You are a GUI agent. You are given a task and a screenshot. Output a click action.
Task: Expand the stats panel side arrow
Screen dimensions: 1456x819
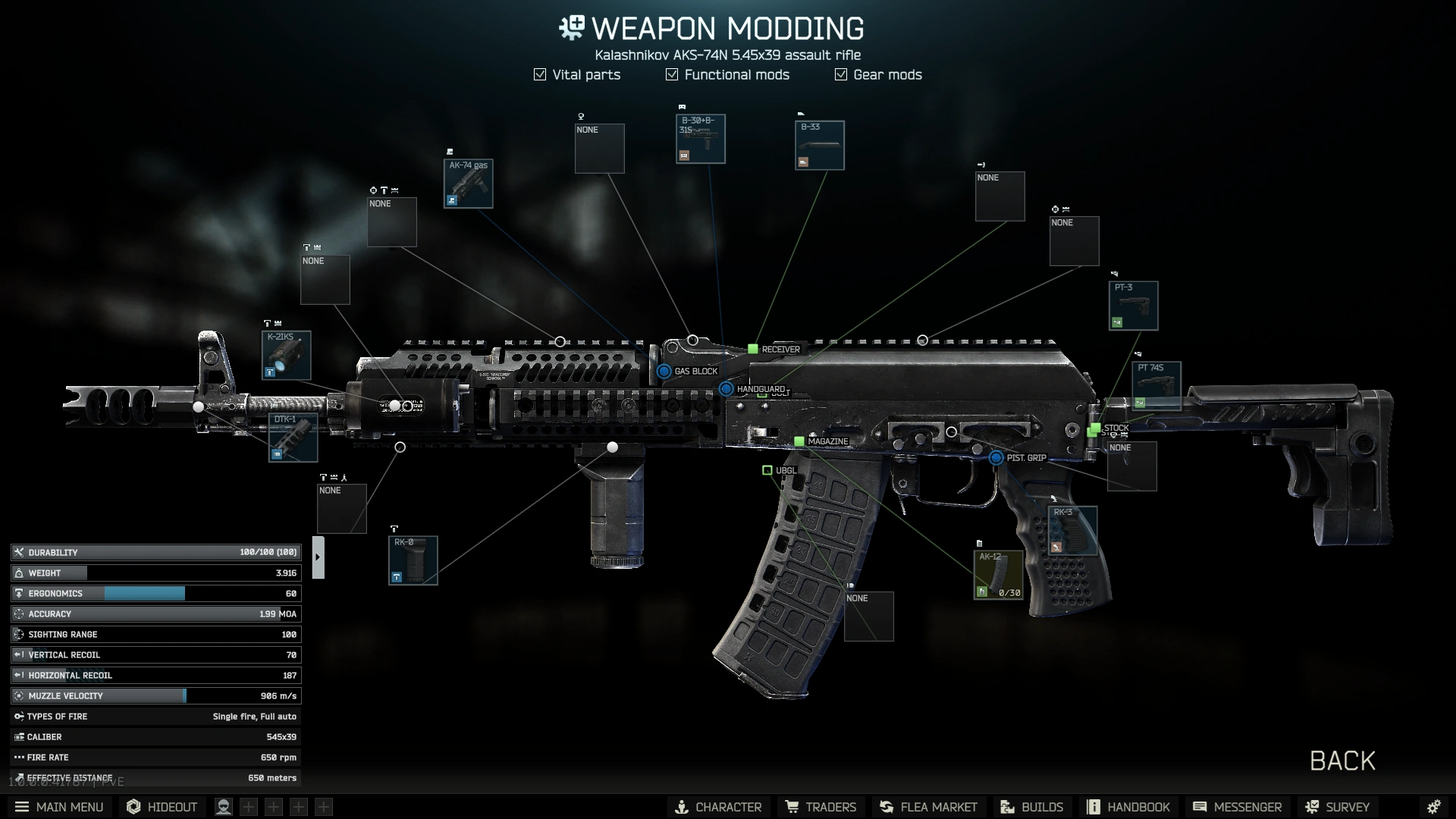pyautogui.click(x=318, y=556)
